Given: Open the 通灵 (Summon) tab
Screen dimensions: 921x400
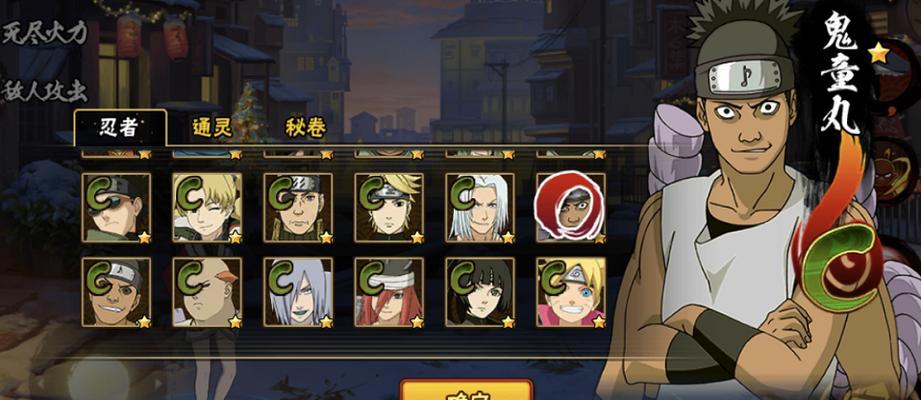Looking at the screenshot, I should [214, 128].
